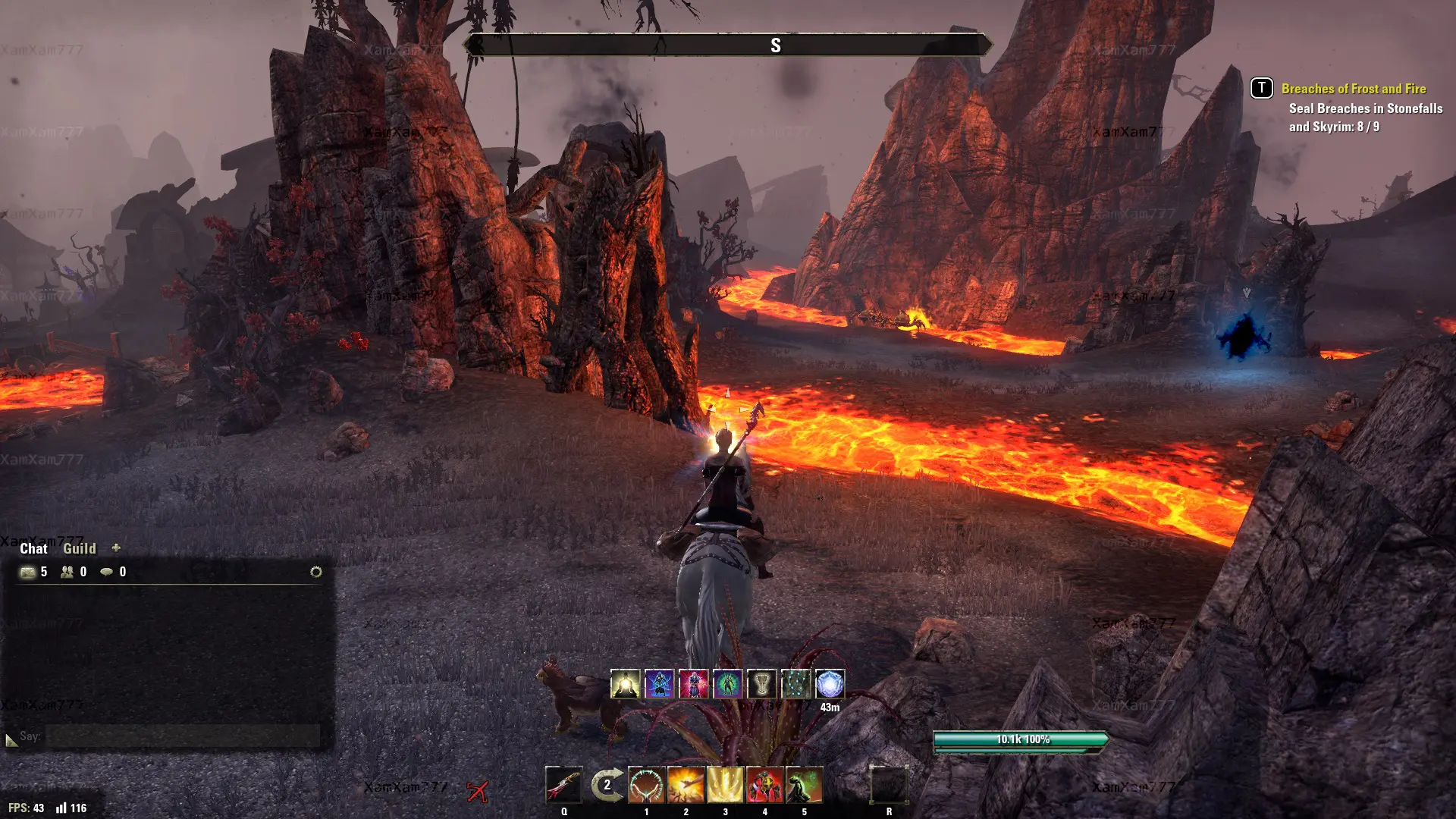Open the speech bubble notifications icon
The width and height of the screenshot is (1456, 819).
[107, 572]
